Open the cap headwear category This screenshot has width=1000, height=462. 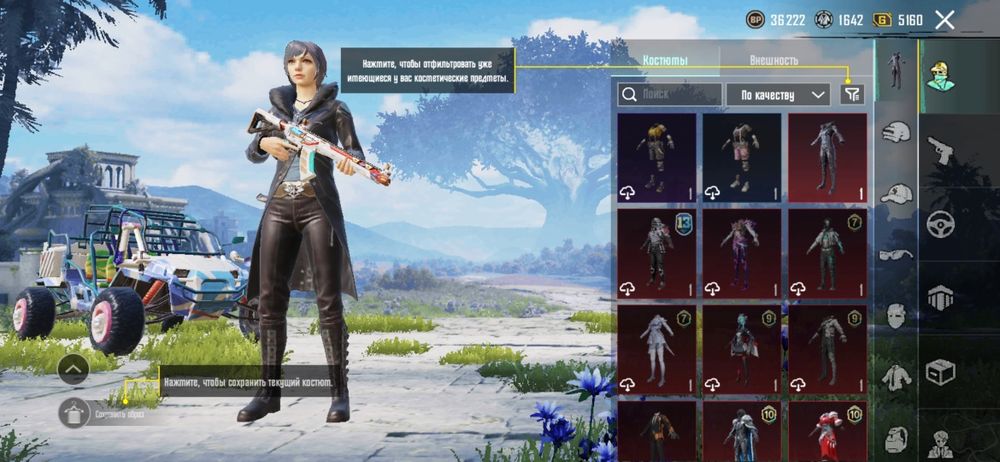click(896, 193)
